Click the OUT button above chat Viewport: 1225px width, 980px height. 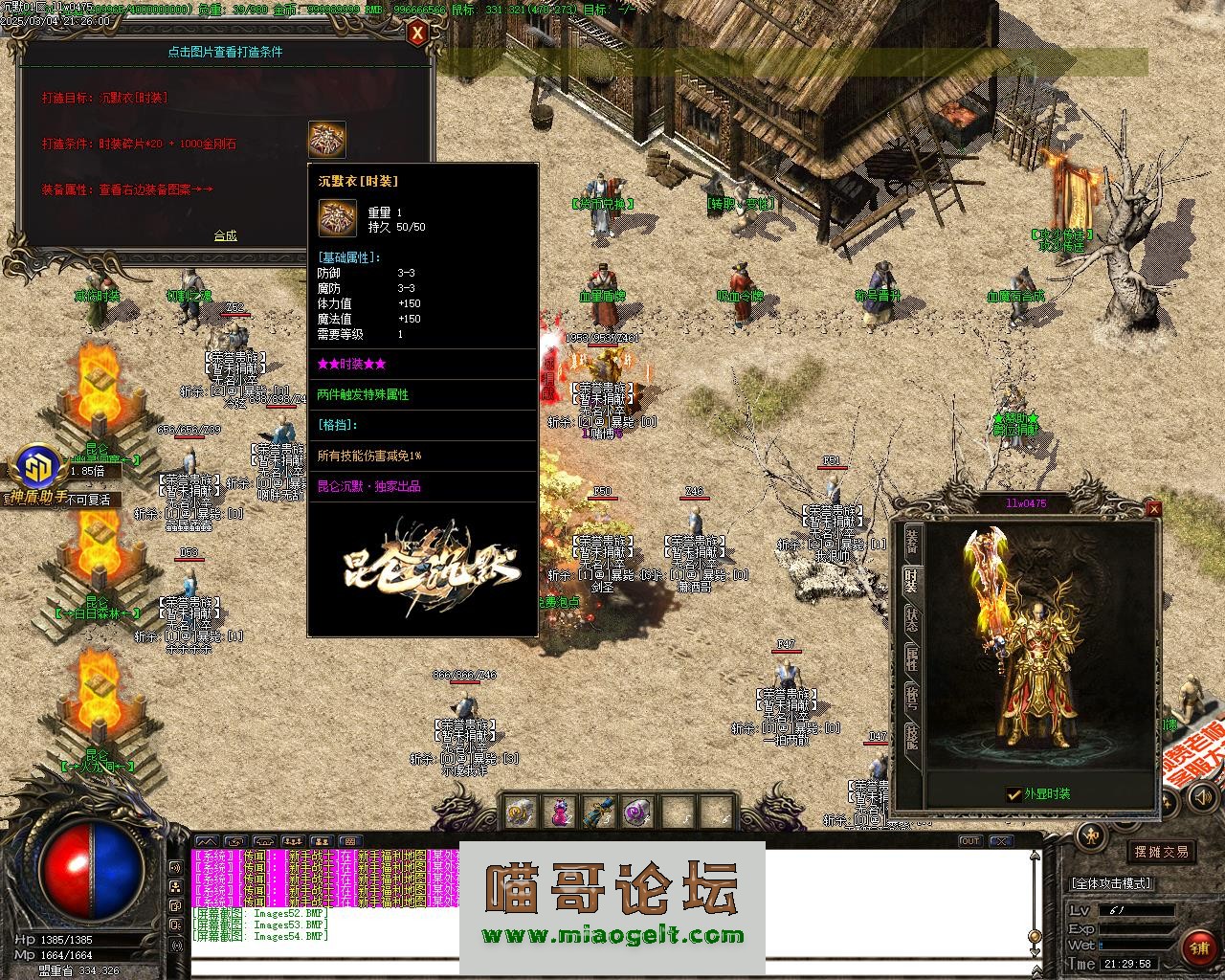[969, 841]
